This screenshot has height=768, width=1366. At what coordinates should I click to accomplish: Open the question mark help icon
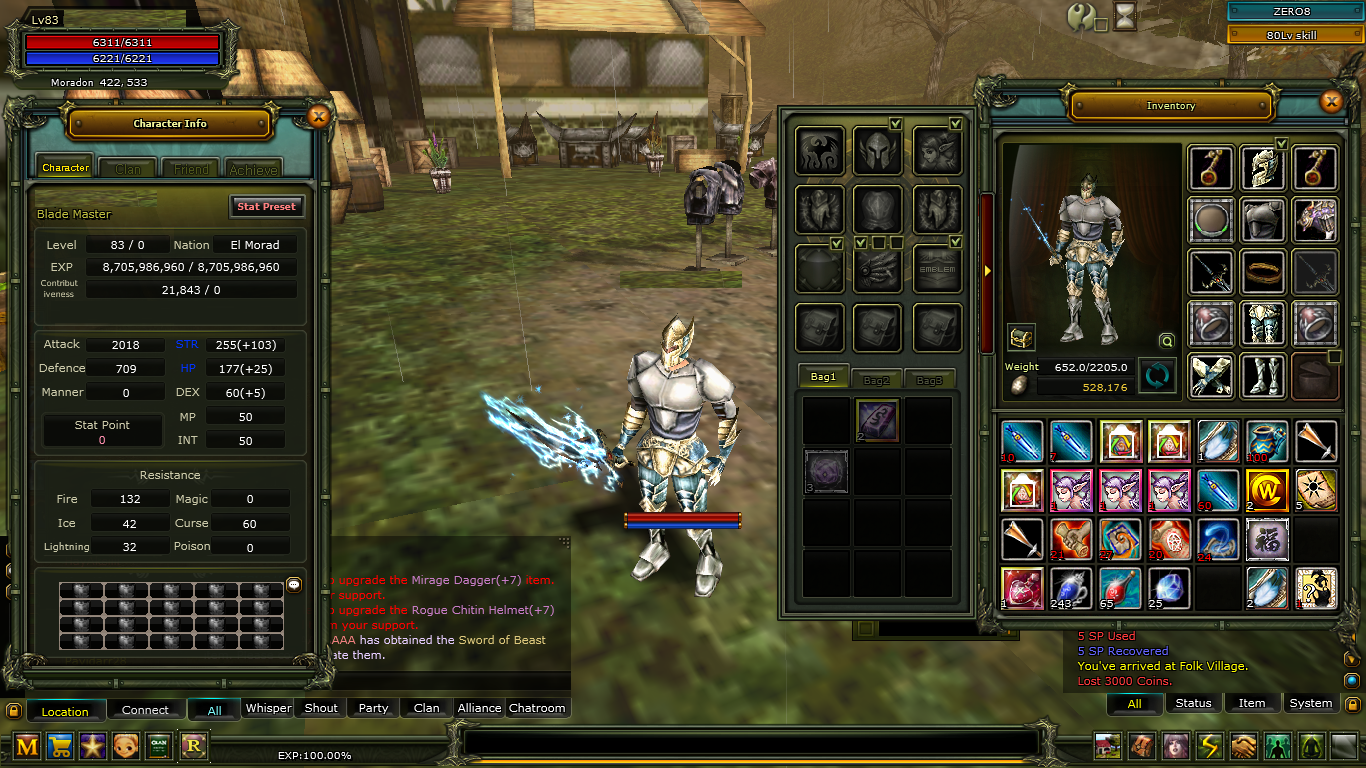[x=1082, y=16]
